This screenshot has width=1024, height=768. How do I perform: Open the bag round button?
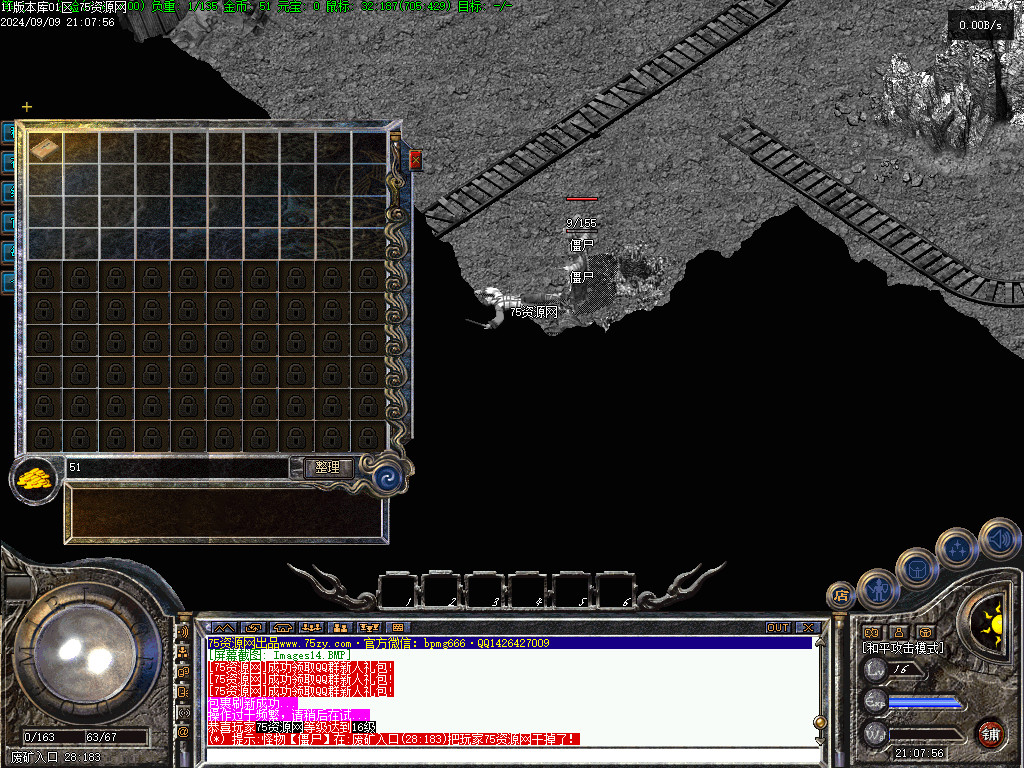917,568
